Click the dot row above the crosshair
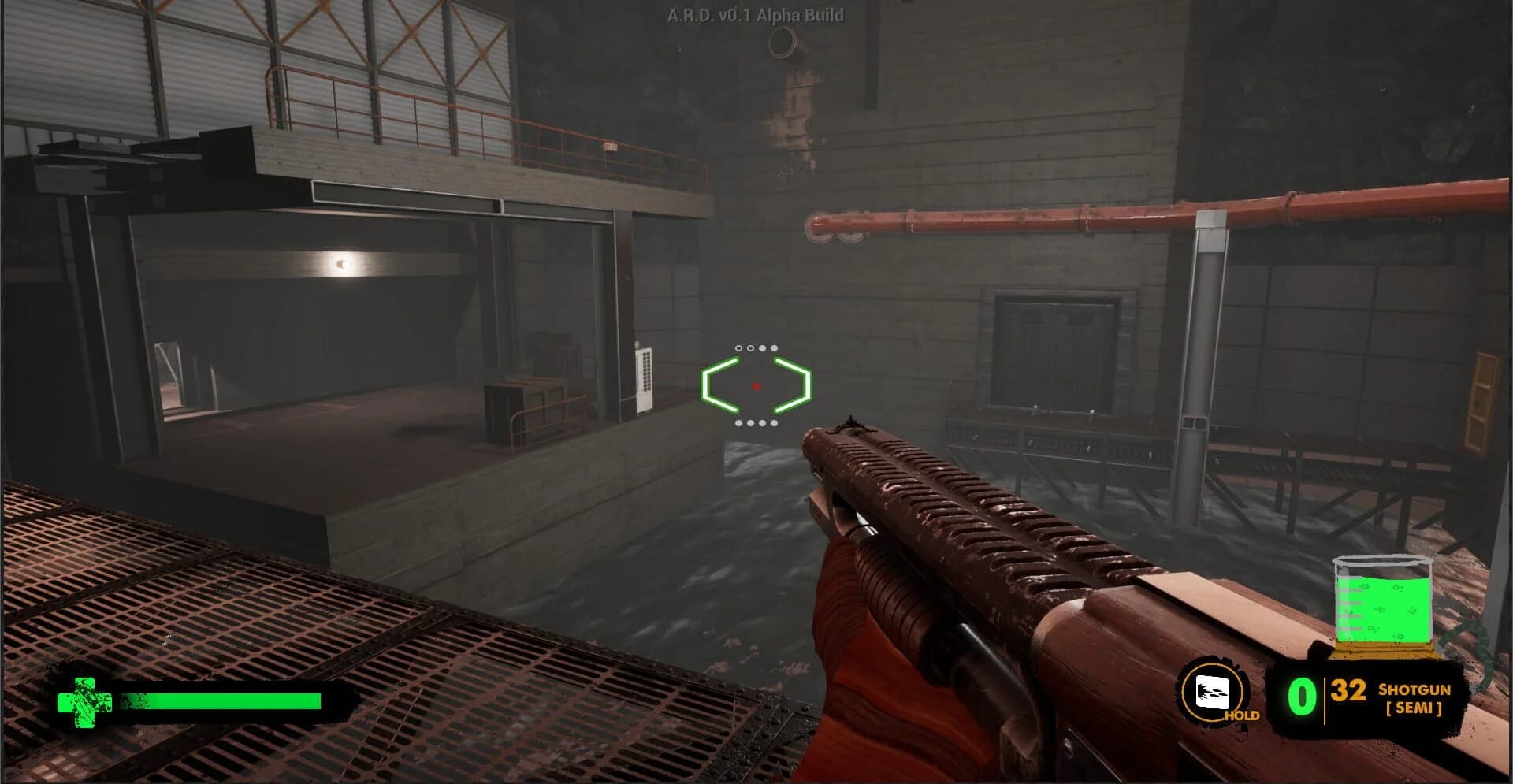This screenshot has width=1513, height=784. (756, 347)
